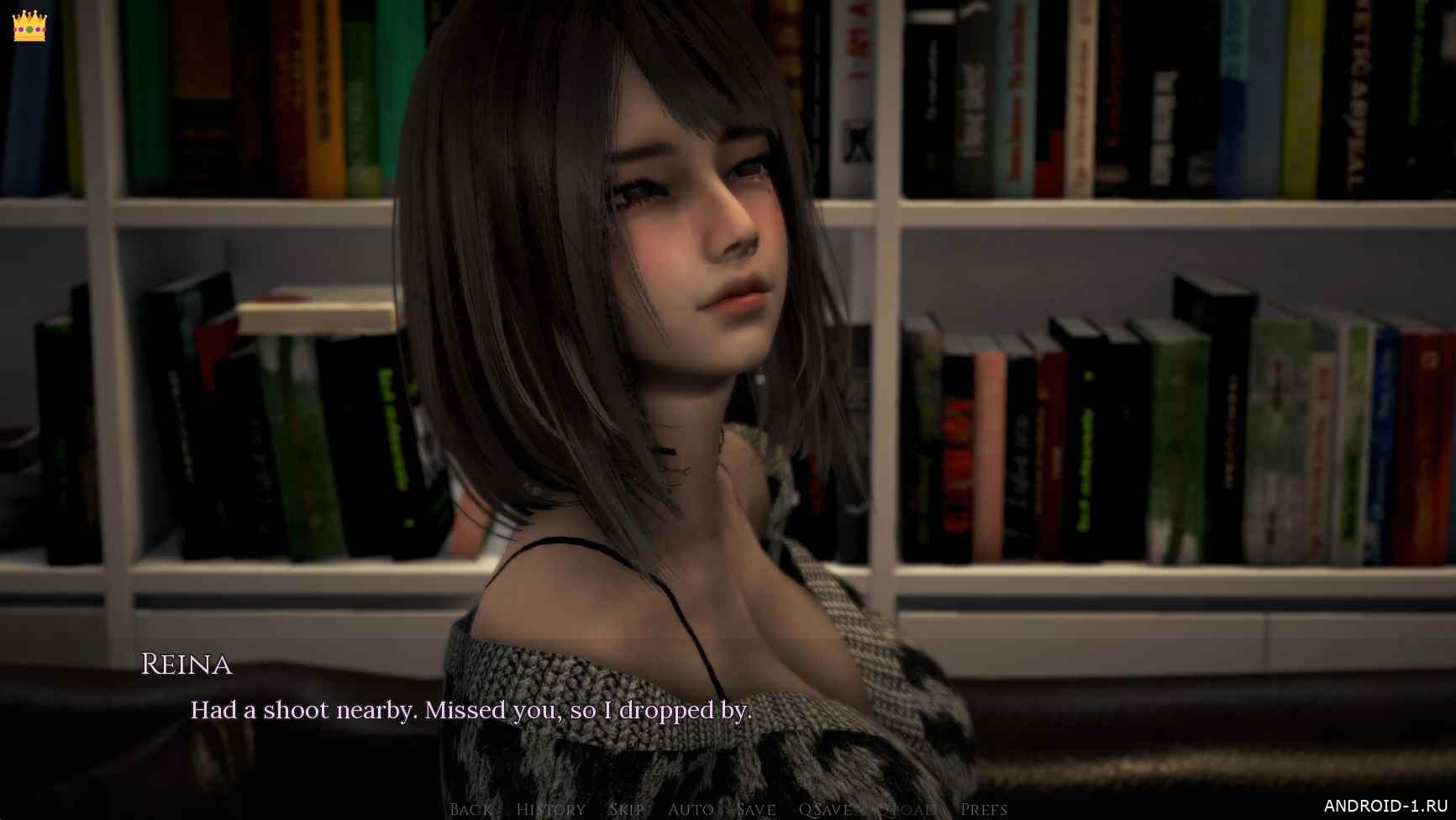The height and width of the screenshot is (820, 1456).
Task: Toggle Auto-advance dialogue mode
Action: point(691,809)
